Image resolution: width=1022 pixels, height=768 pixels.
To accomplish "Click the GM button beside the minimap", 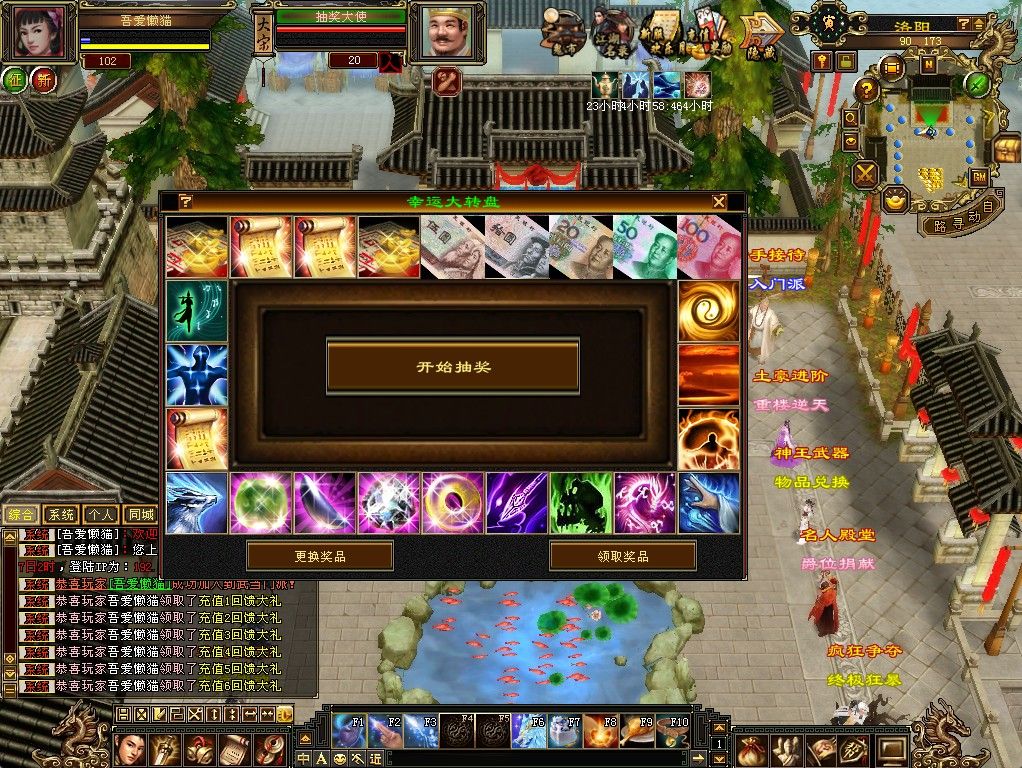I will click(979, 178).
